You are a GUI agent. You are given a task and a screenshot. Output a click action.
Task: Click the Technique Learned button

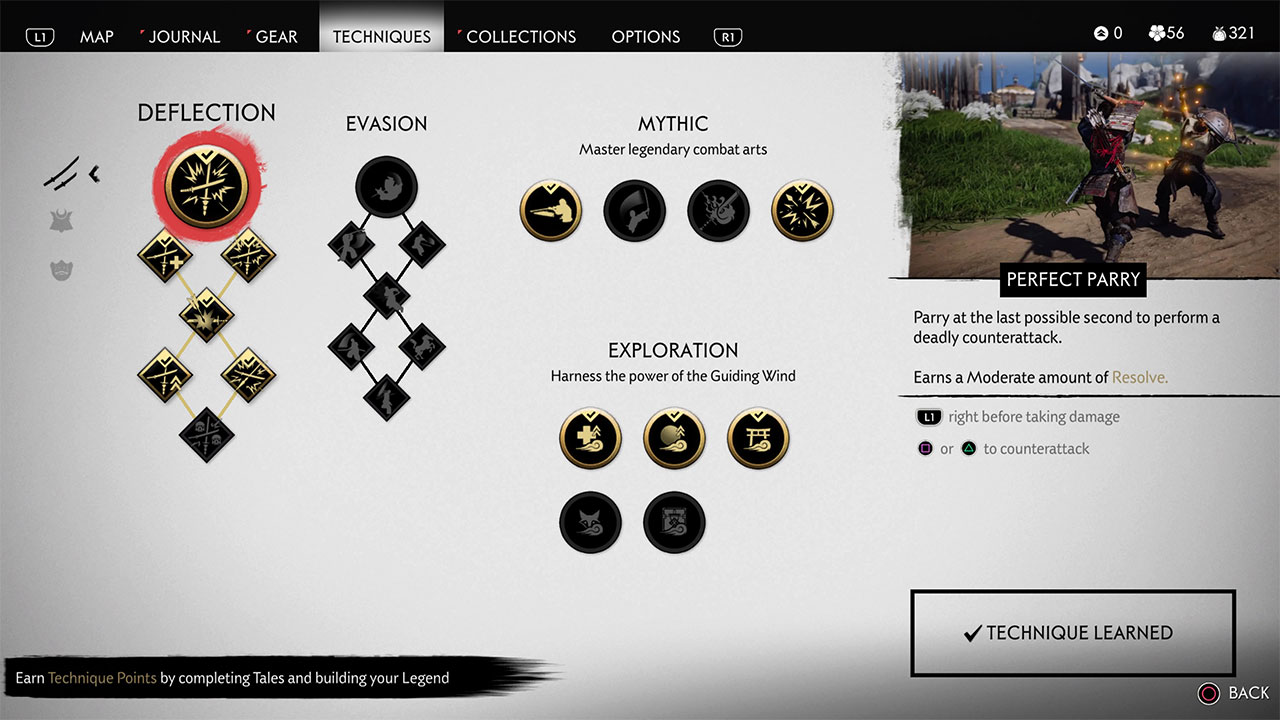click(x=1073, y=633)
